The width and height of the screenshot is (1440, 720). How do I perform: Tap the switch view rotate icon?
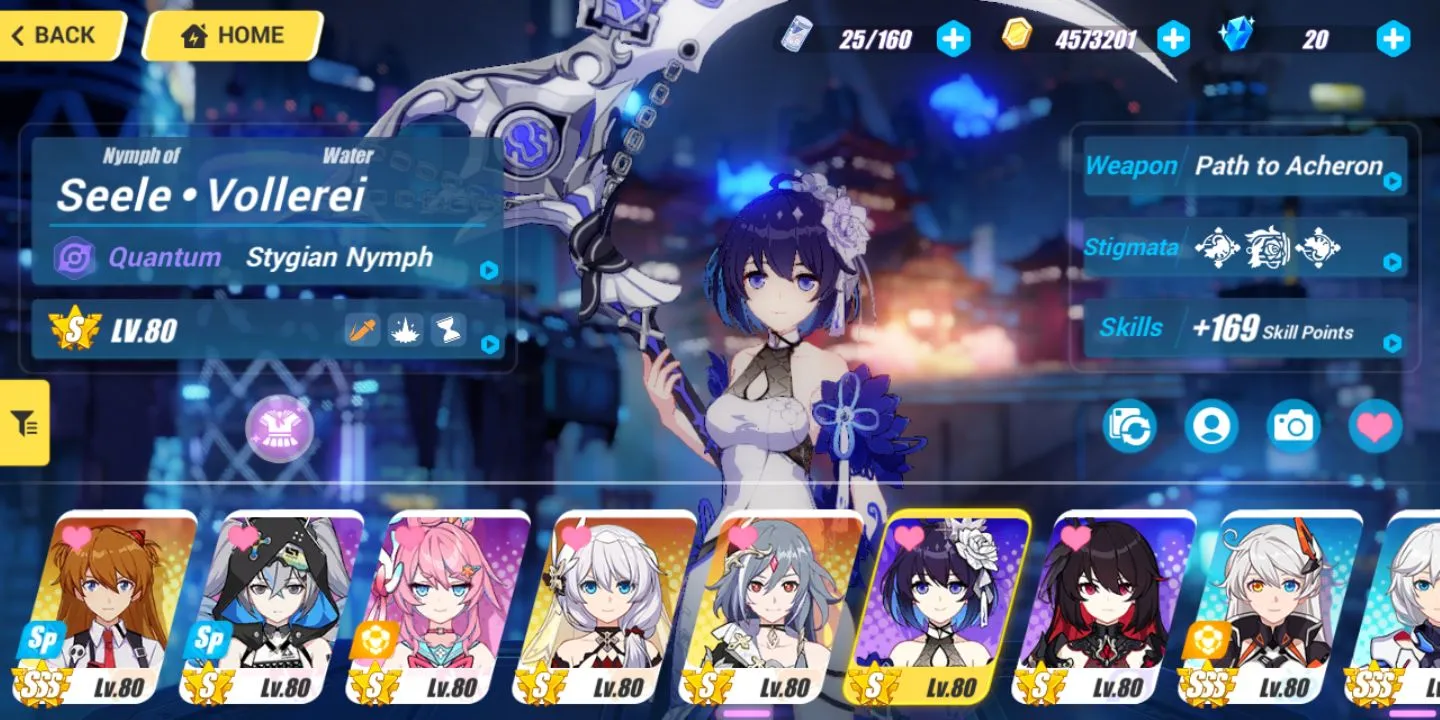[1129, 427]
